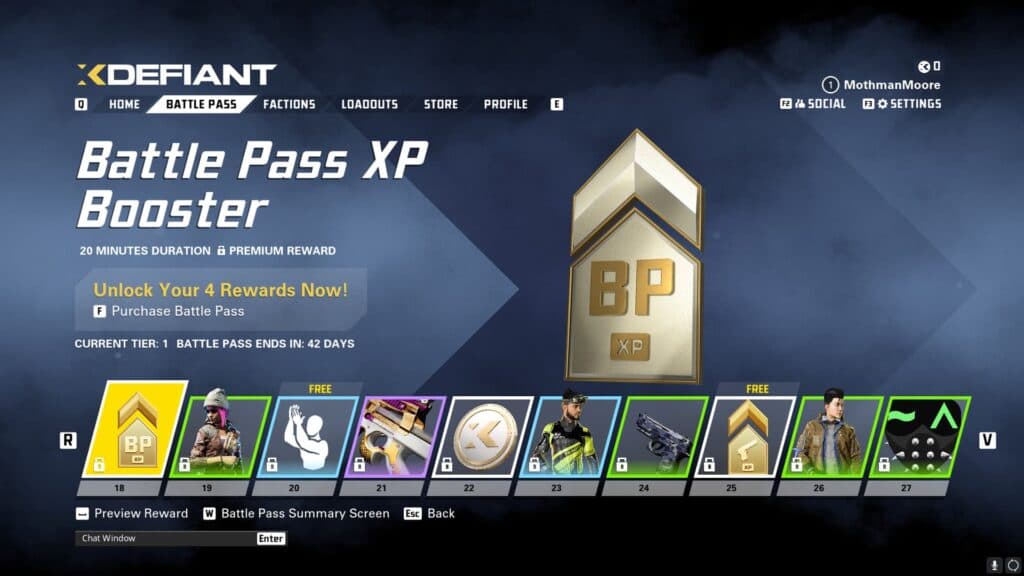Image resolution: width=1024 pixels, height=576 pixels.
Task: Select the Battle Pass tab
Action: point(201,104)
